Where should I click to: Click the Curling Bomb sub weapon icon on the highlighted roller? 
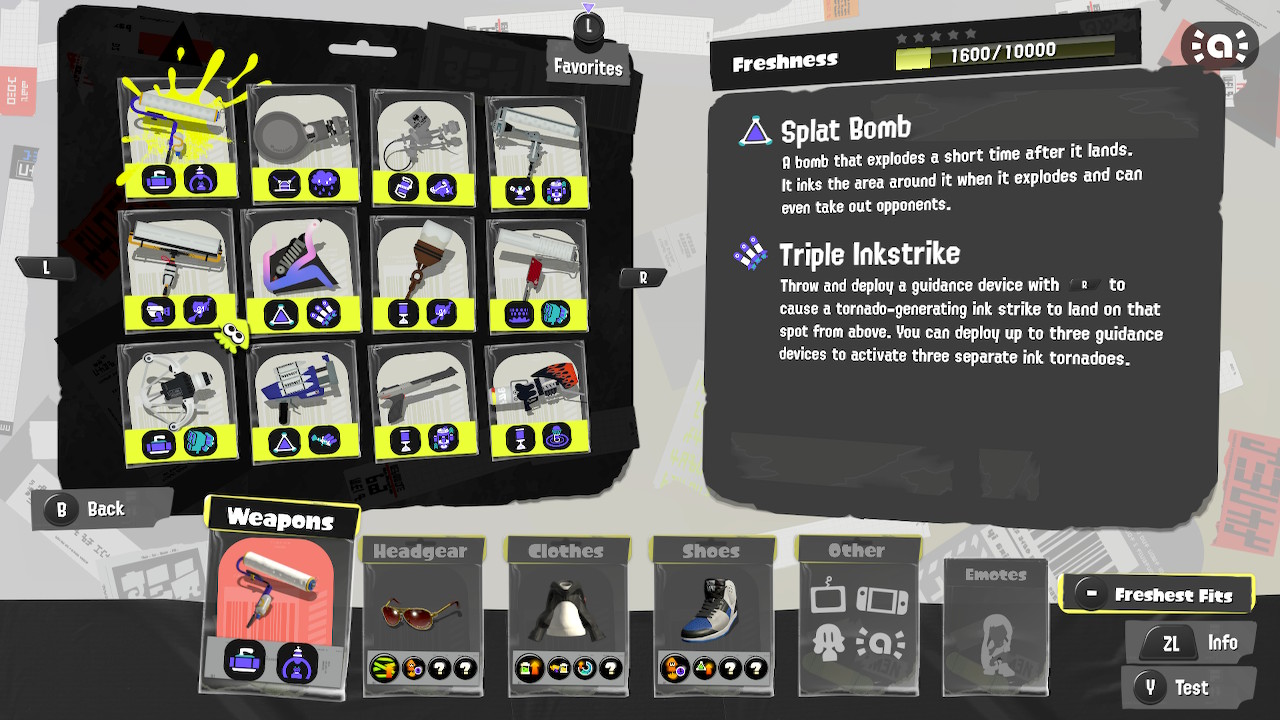159,181
